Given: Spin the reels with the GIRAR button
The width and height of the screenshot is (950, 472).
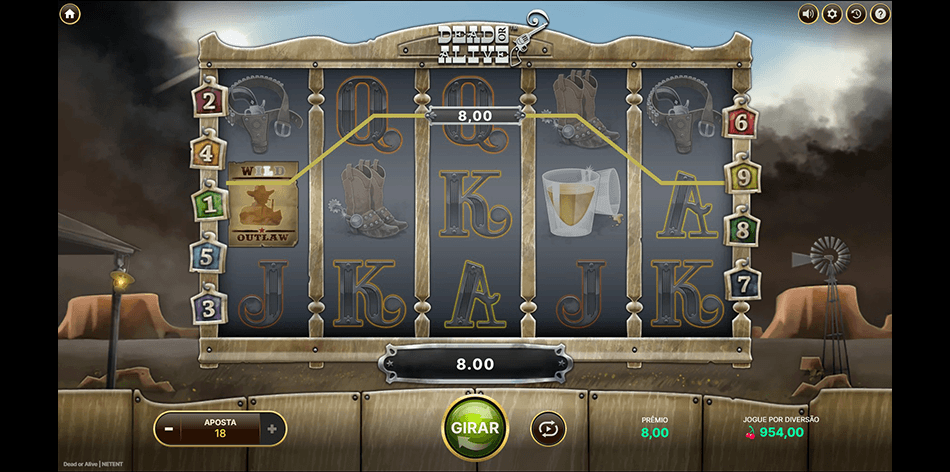Looking at the screenshot, I should [x=475, y=428].
